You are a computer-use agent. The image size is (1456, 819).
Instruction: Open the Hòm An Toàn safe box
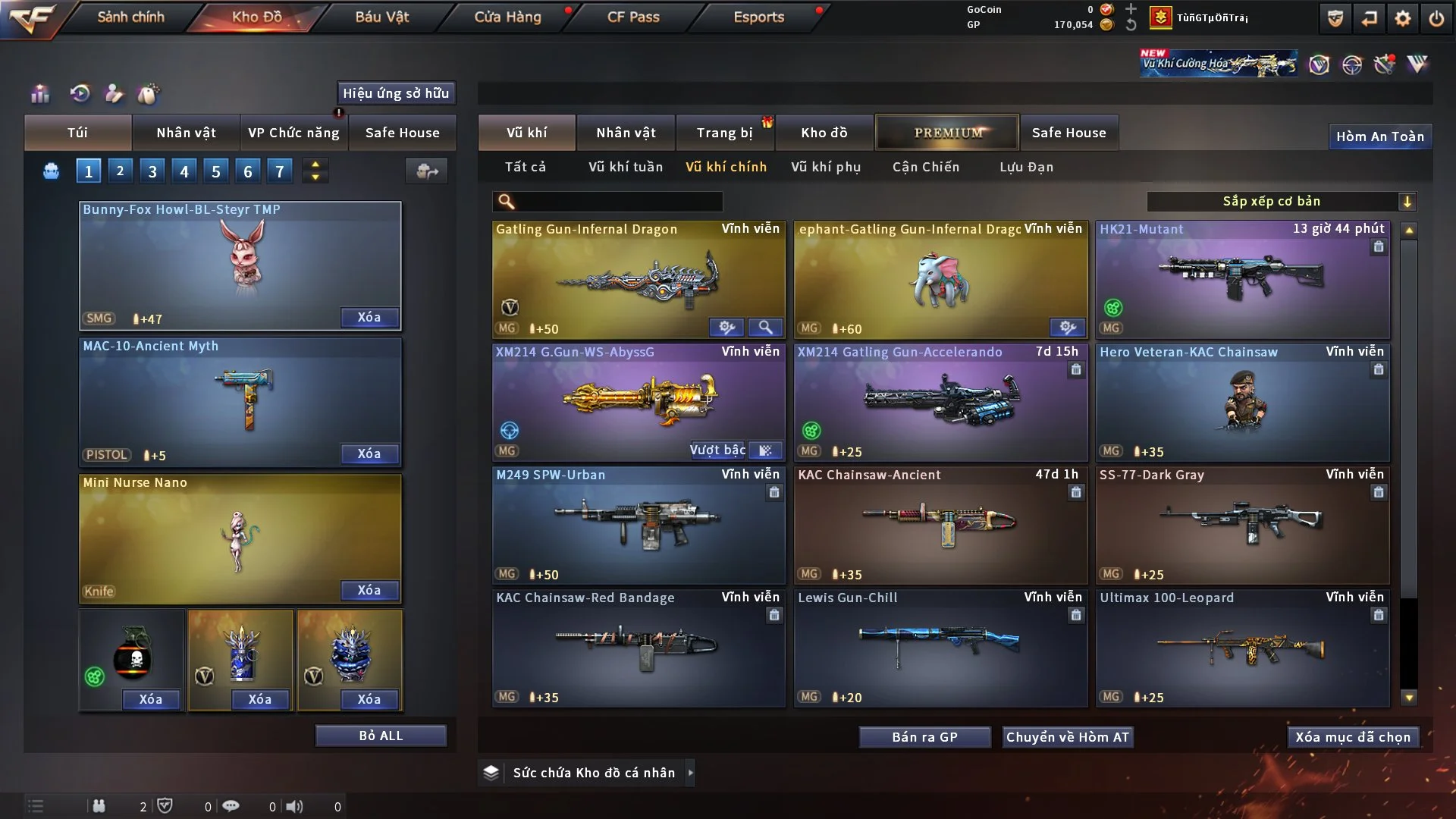point(1379,136)
